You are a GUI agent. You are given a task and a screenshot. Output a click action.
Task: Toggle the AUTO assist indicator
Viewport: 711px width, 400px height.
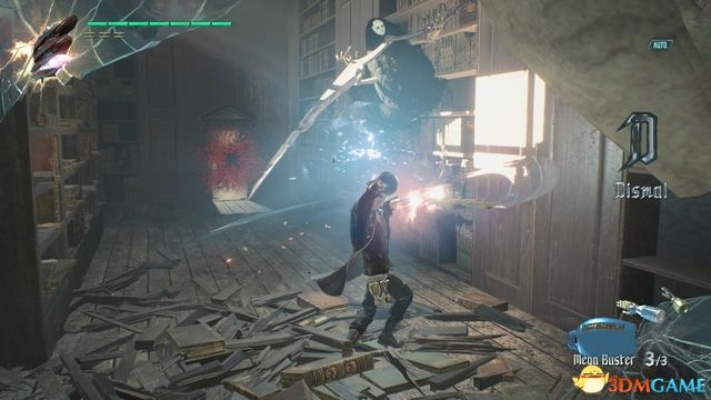(657, 45)
